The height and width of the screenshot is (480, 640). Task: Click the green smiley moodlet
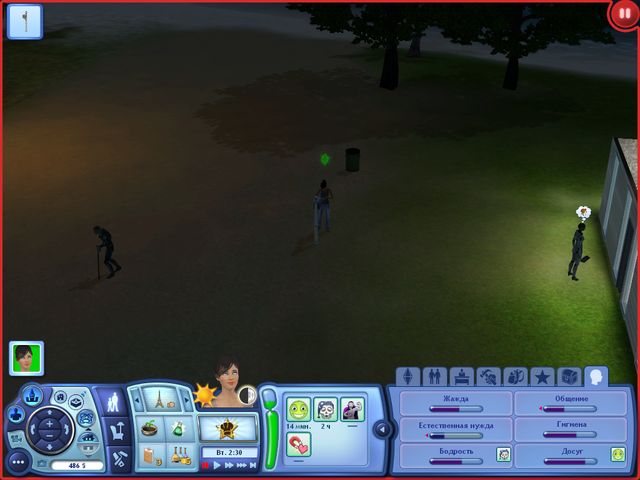(x=298, y=410)
